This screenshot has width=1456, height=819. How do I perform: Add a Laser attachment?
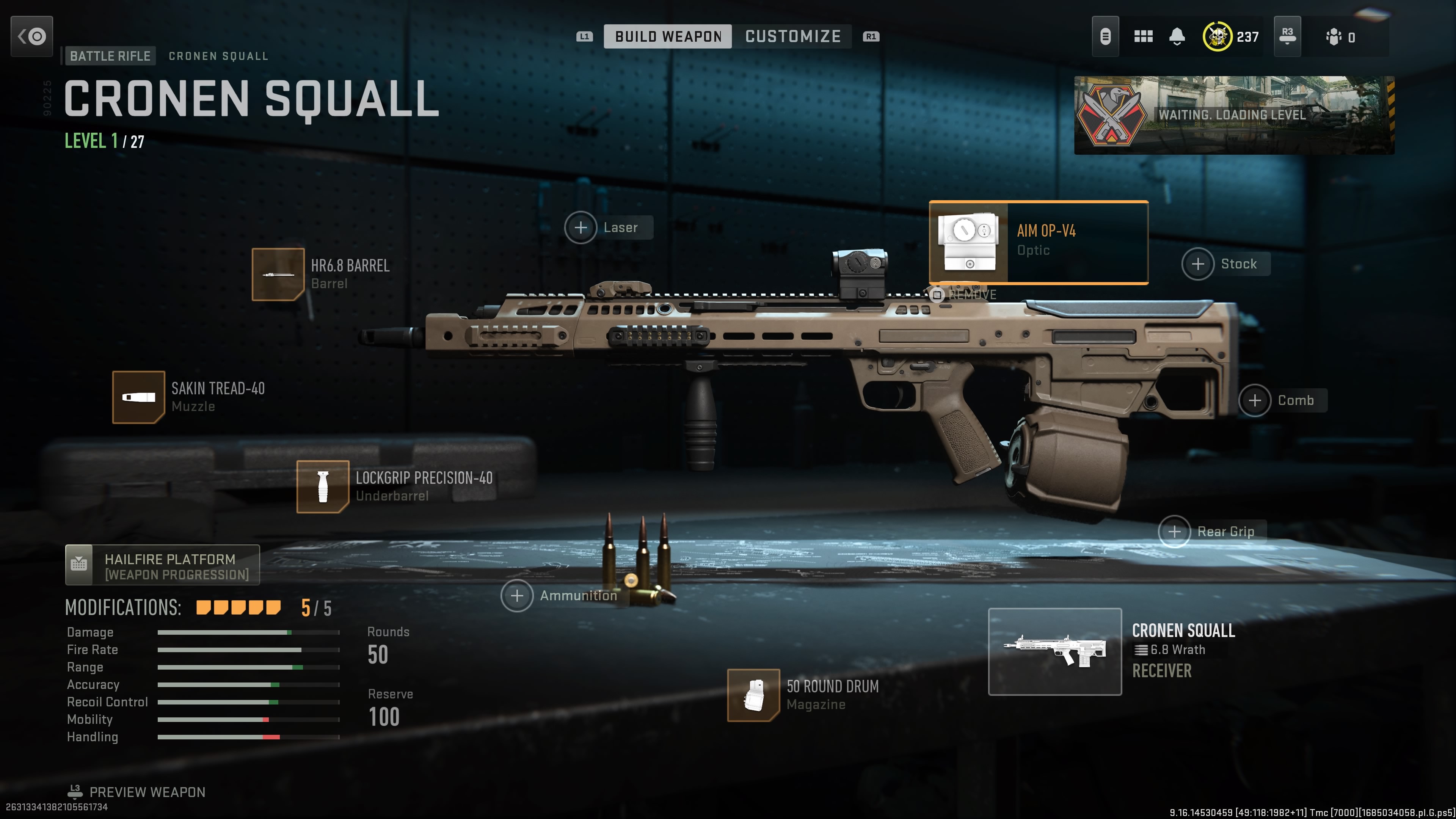[581, 228]
